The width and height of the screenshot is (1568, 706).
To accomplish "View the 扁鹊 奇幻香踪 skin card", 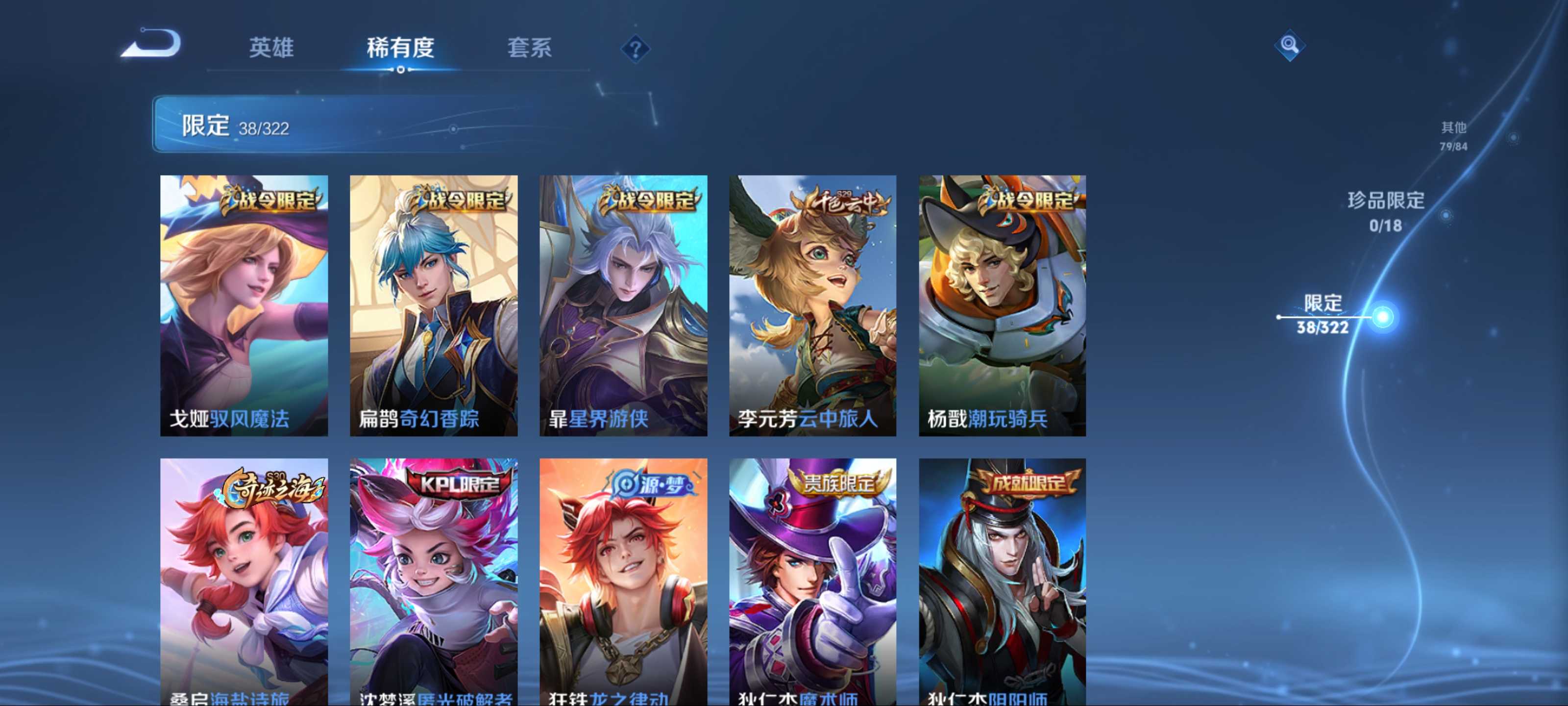I will click(433, 305).
